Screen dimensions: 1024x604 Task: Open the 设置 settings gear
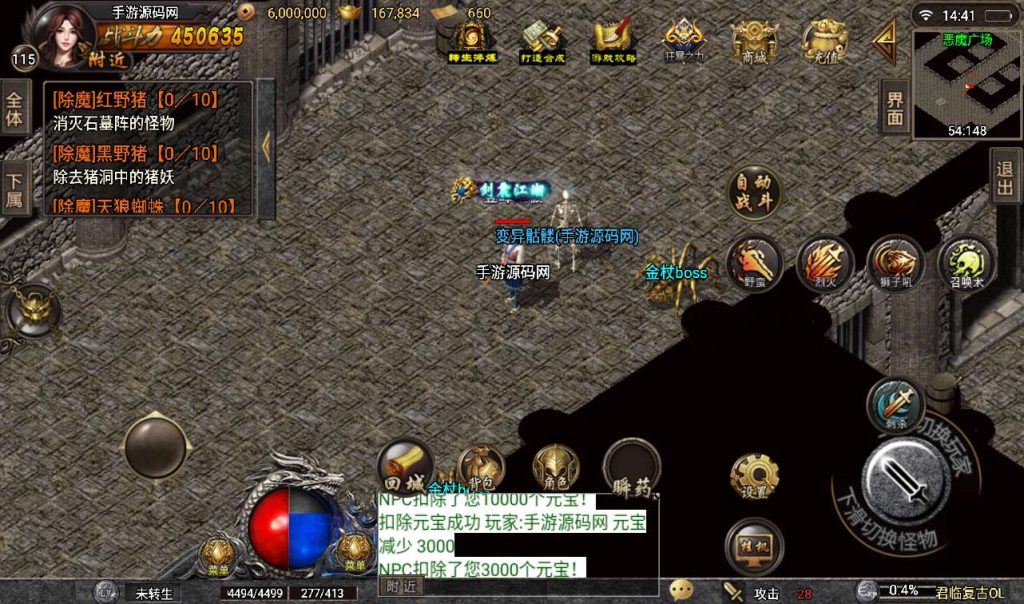[x=755, y=477]
